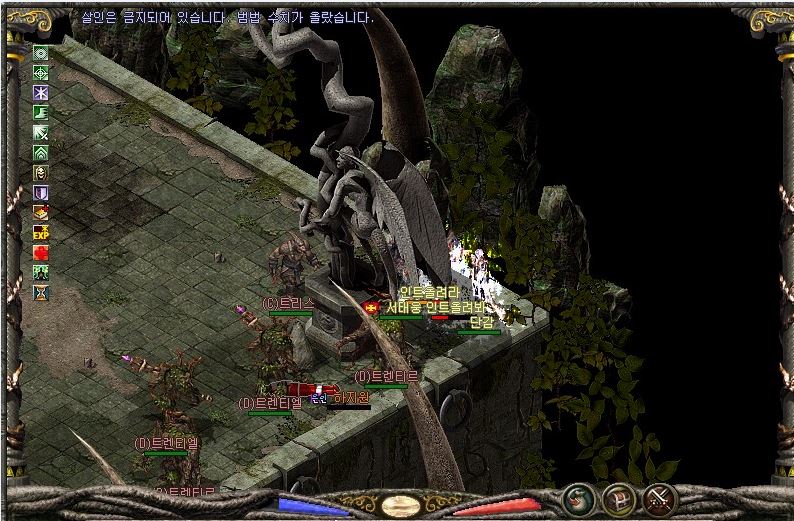Activate the blue starburst skill icon
The height and width of the screenshot is (521, 794).
coord(41,93)
